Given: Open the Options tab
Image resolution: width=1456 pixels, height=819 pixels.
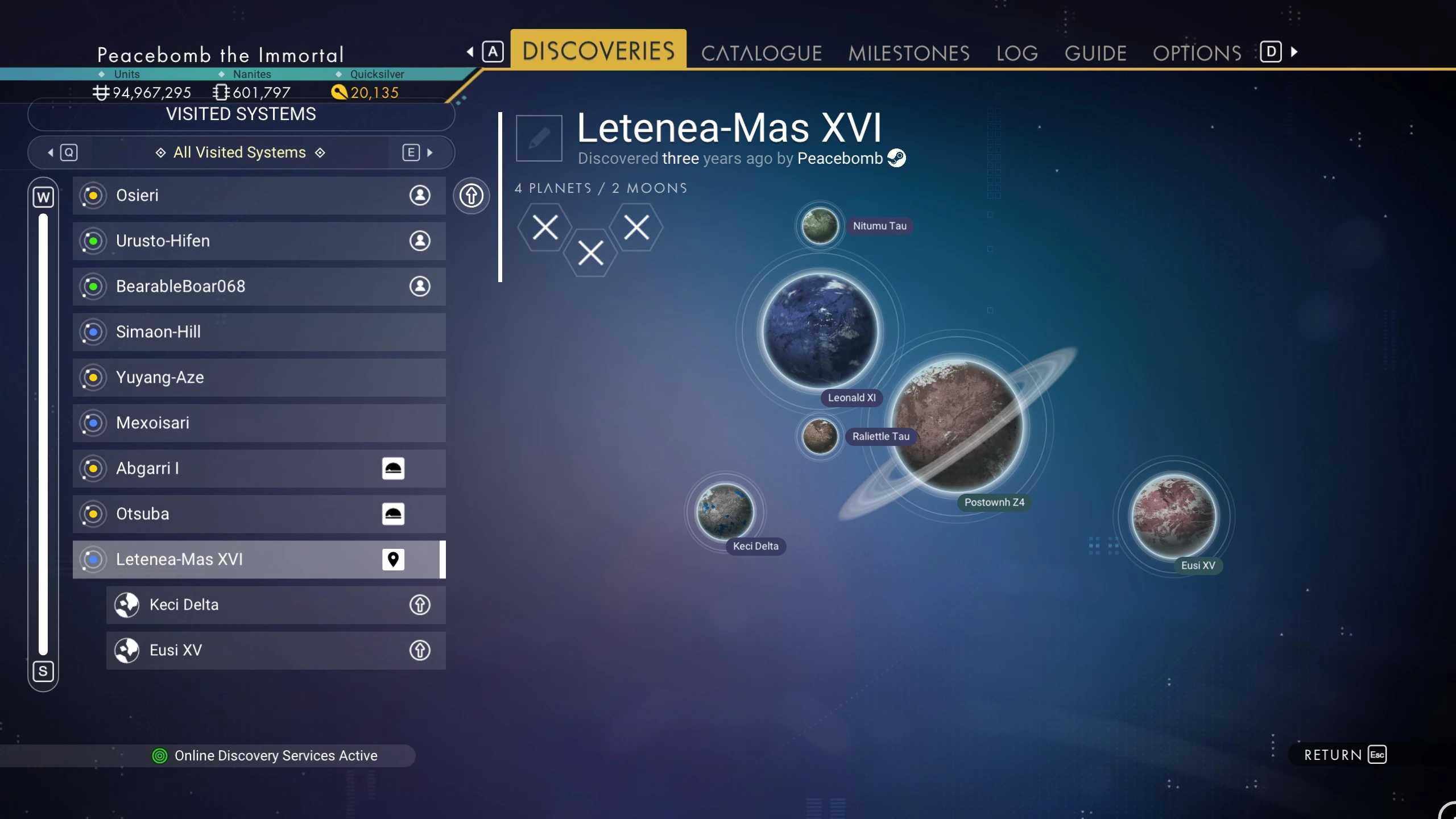Looking at the screenshot, I should [1197, 53].
